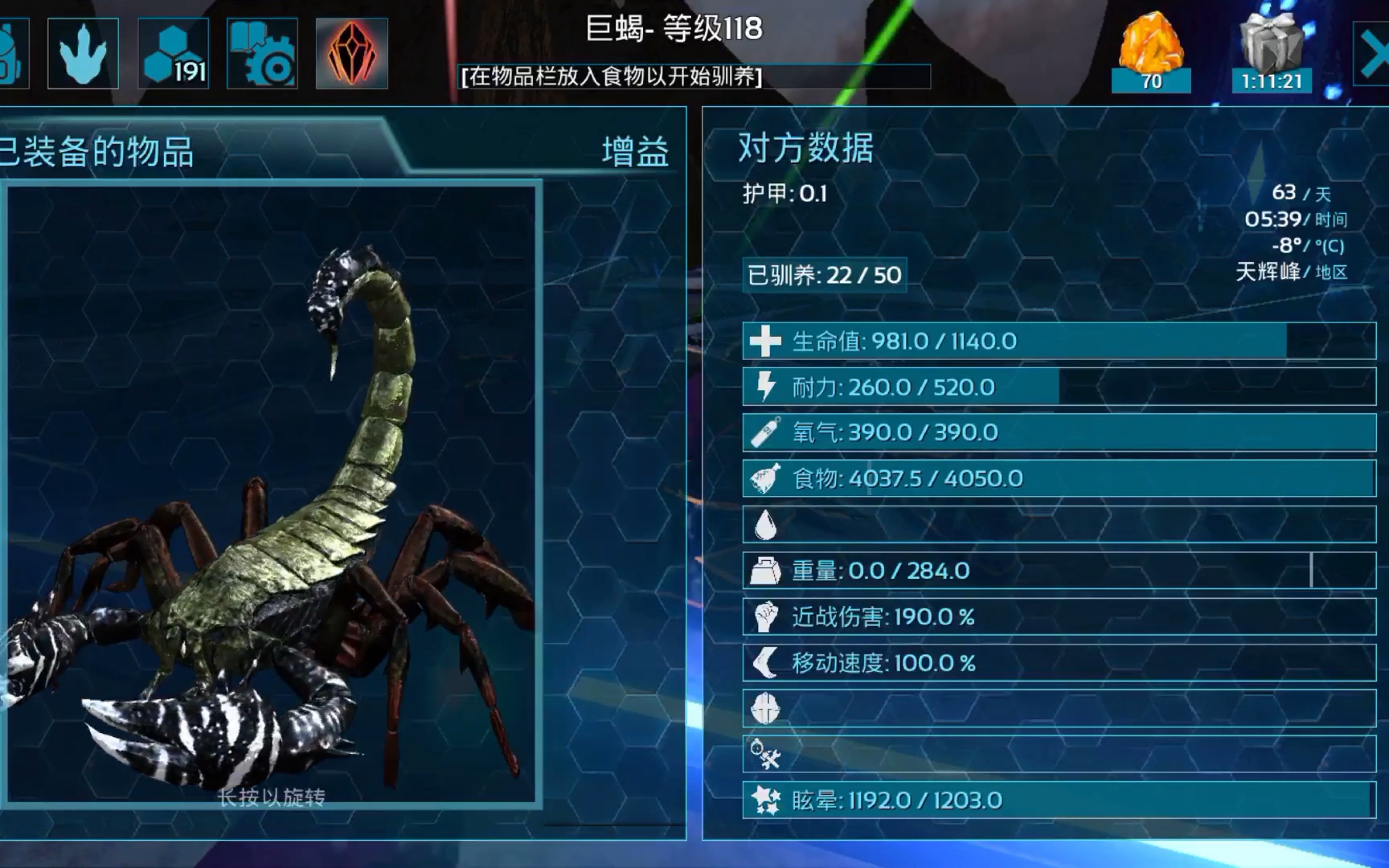
Task: Open the gift box timer reward
Action: point(1271,53)
